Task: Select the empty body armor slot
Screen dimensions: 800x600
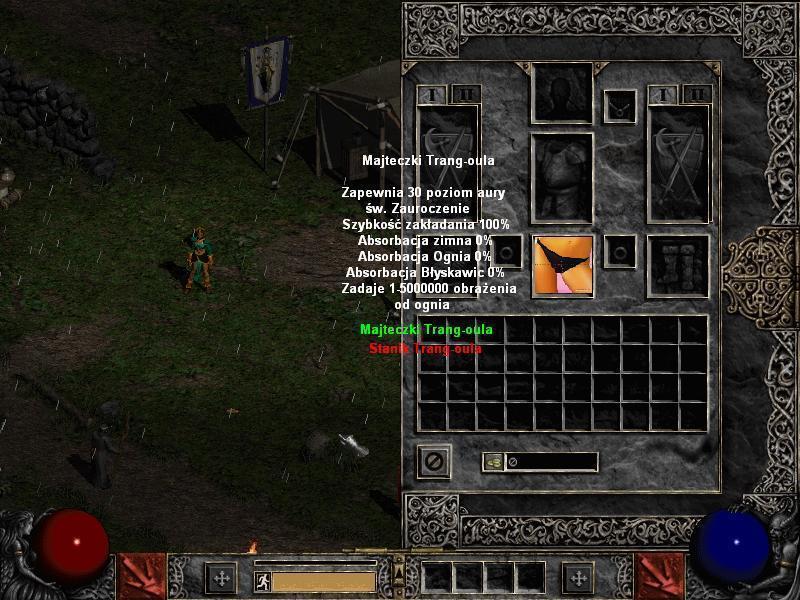Action: pos(561,178)
